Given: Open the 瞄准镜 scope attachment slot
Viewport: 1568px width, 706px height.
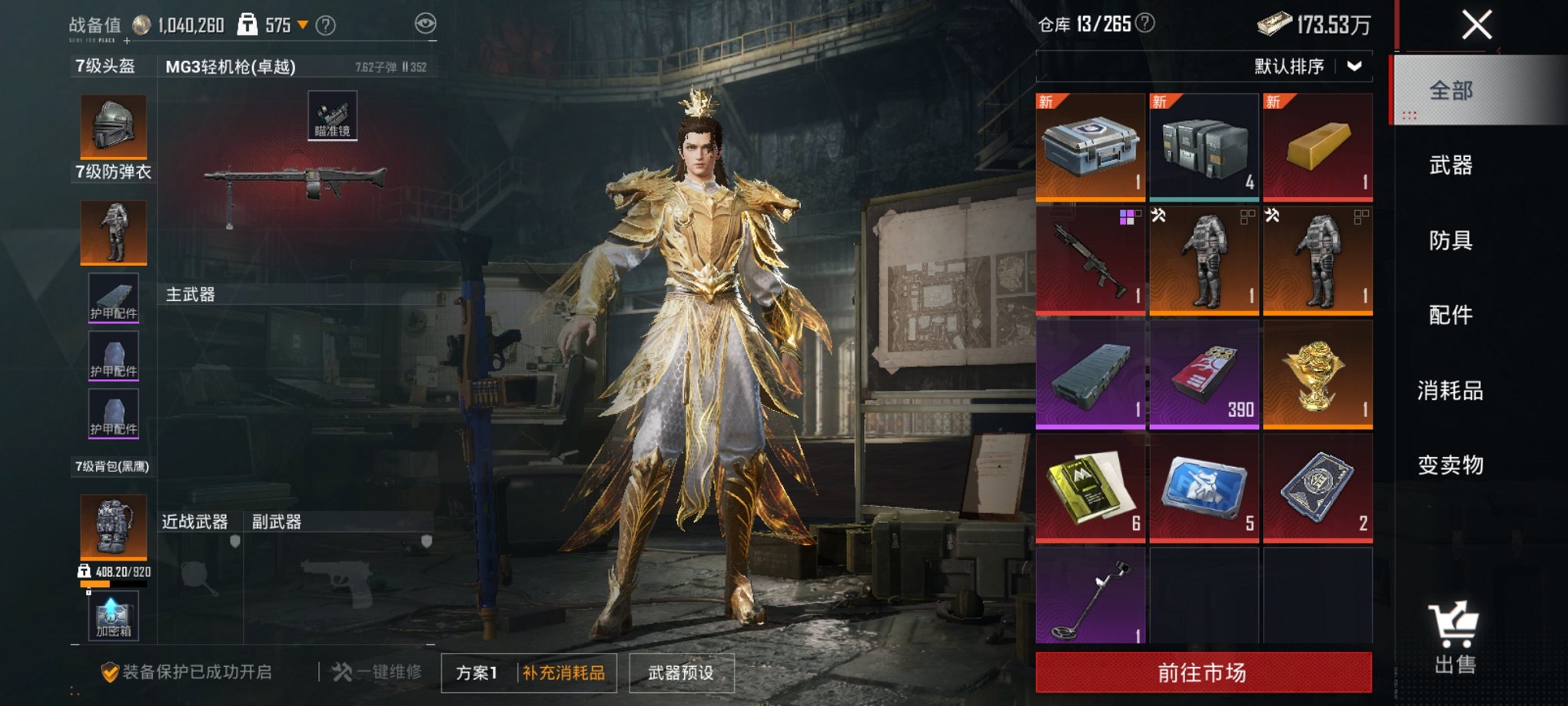Looking at the screenshot, I should [332, 116].
